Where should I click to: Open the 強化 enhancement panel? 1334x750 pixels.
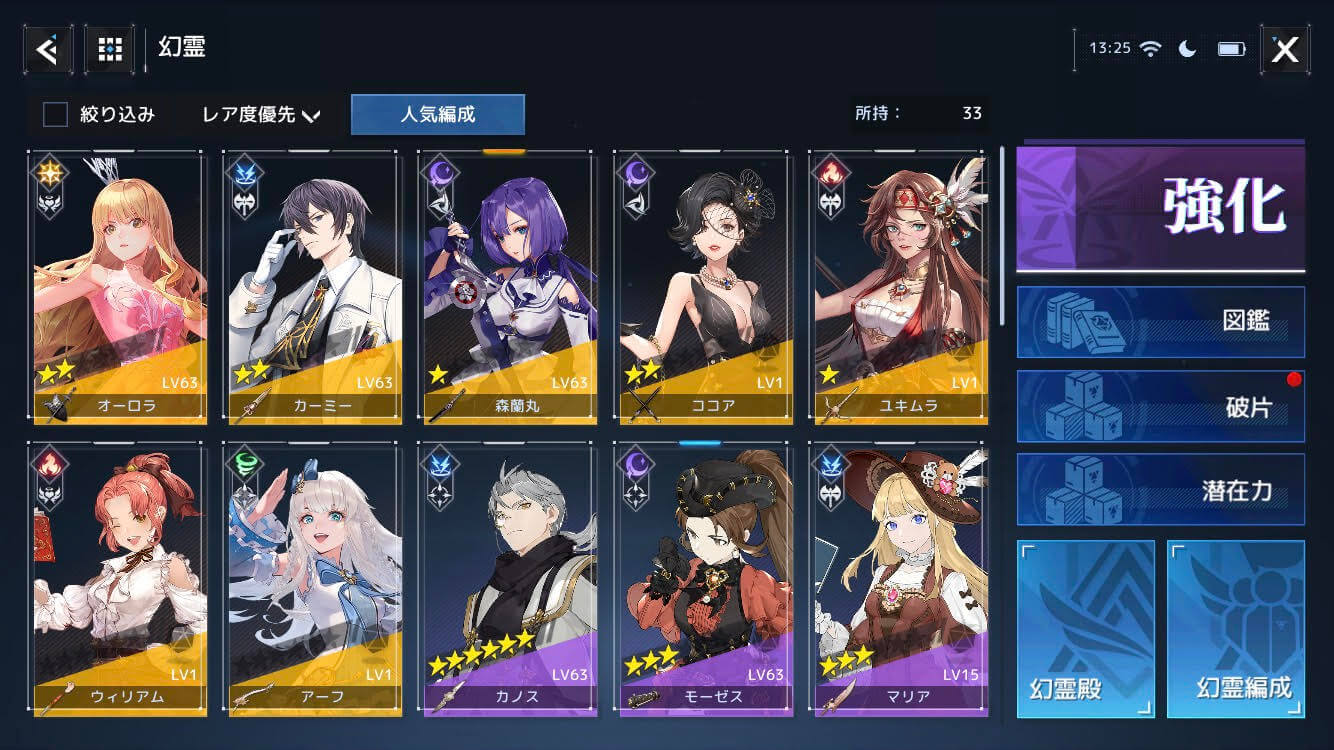point(1160,209)
